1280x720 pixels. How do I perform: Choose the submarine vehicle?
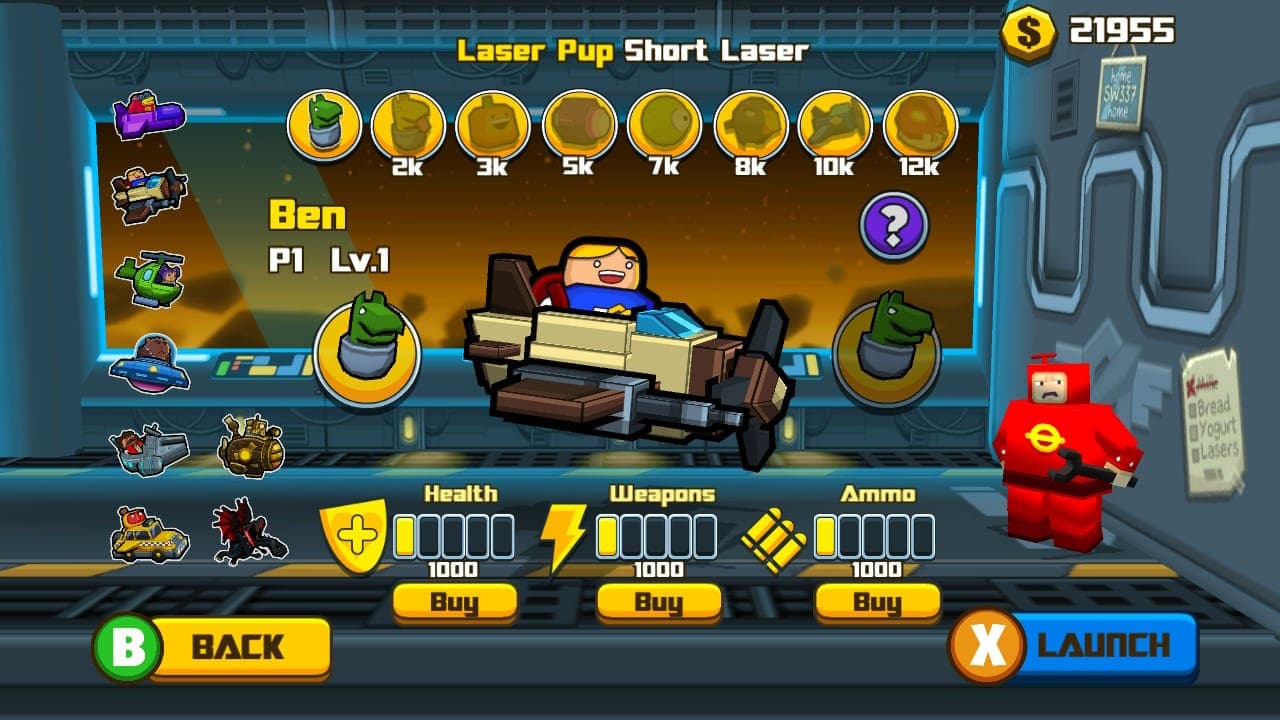point(250,447)
